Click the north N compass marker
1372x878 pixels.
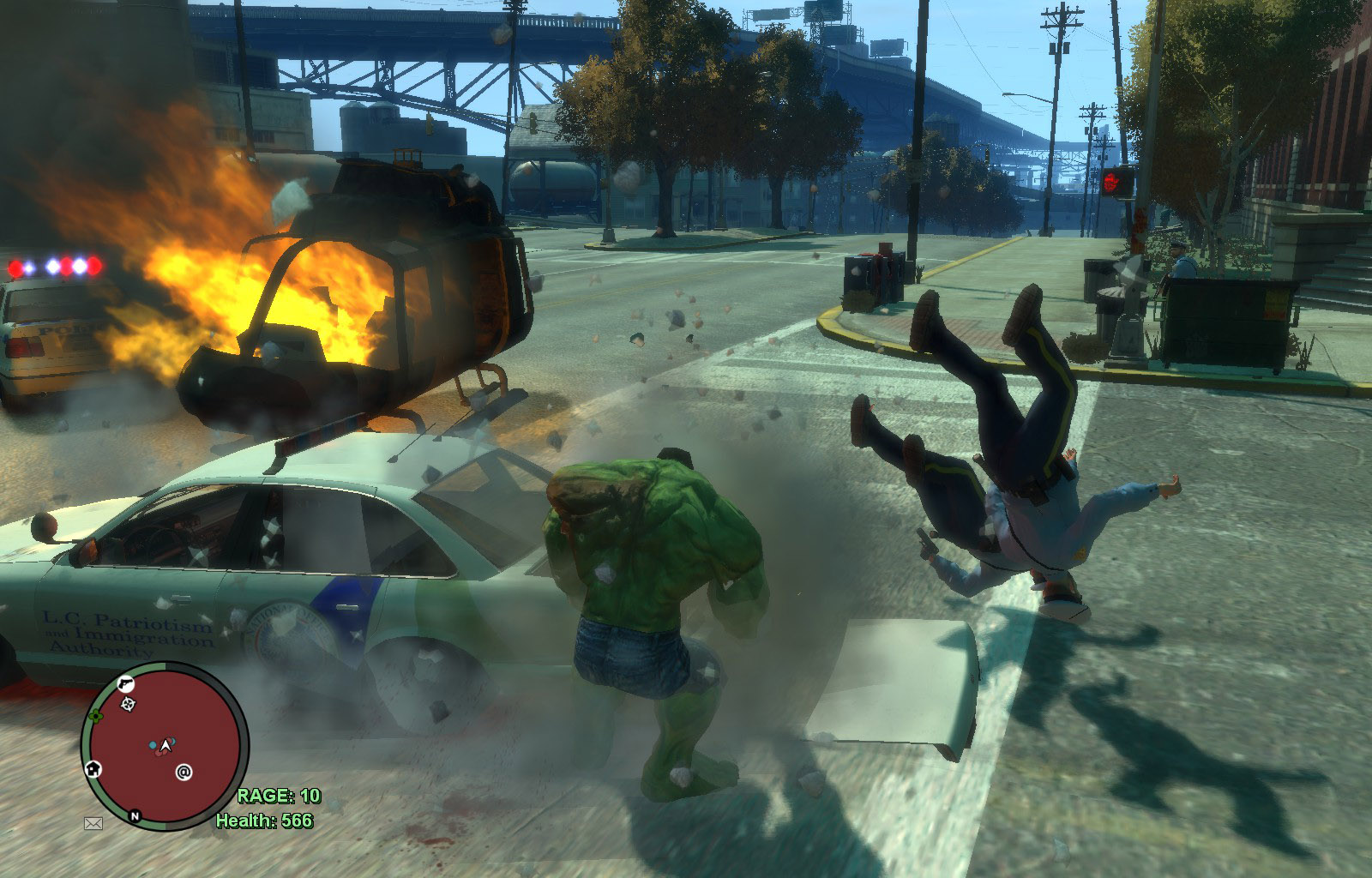[x=135, y=815]
